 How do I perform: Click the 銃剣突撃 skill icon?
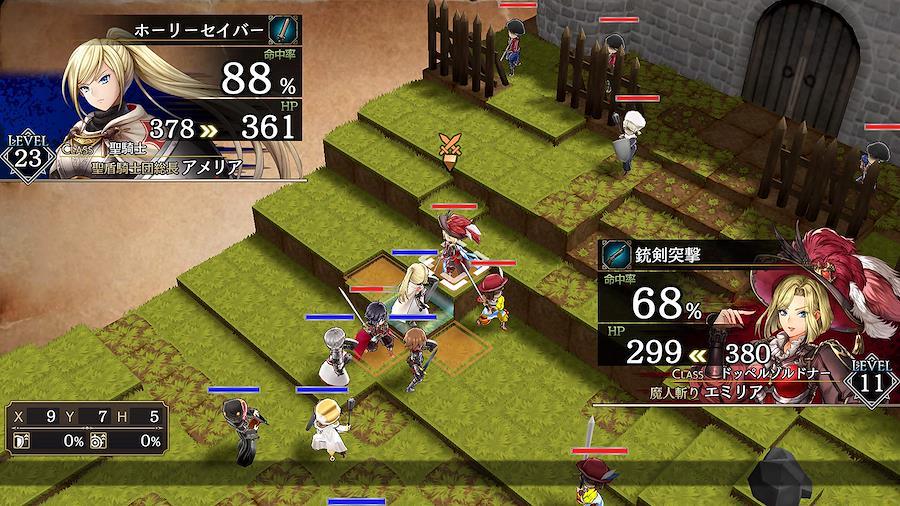[615, 256]
